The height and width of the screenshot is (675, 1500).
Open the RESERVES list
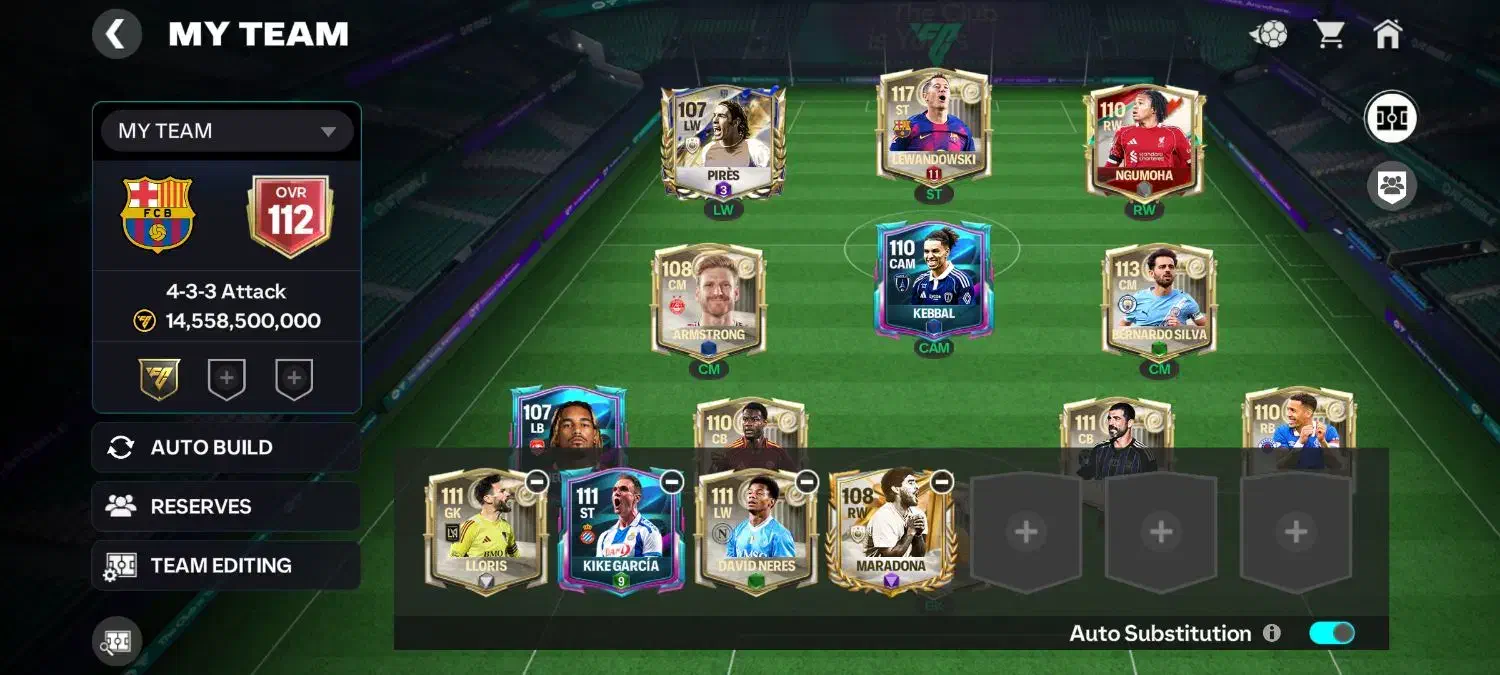click(226, 506)
